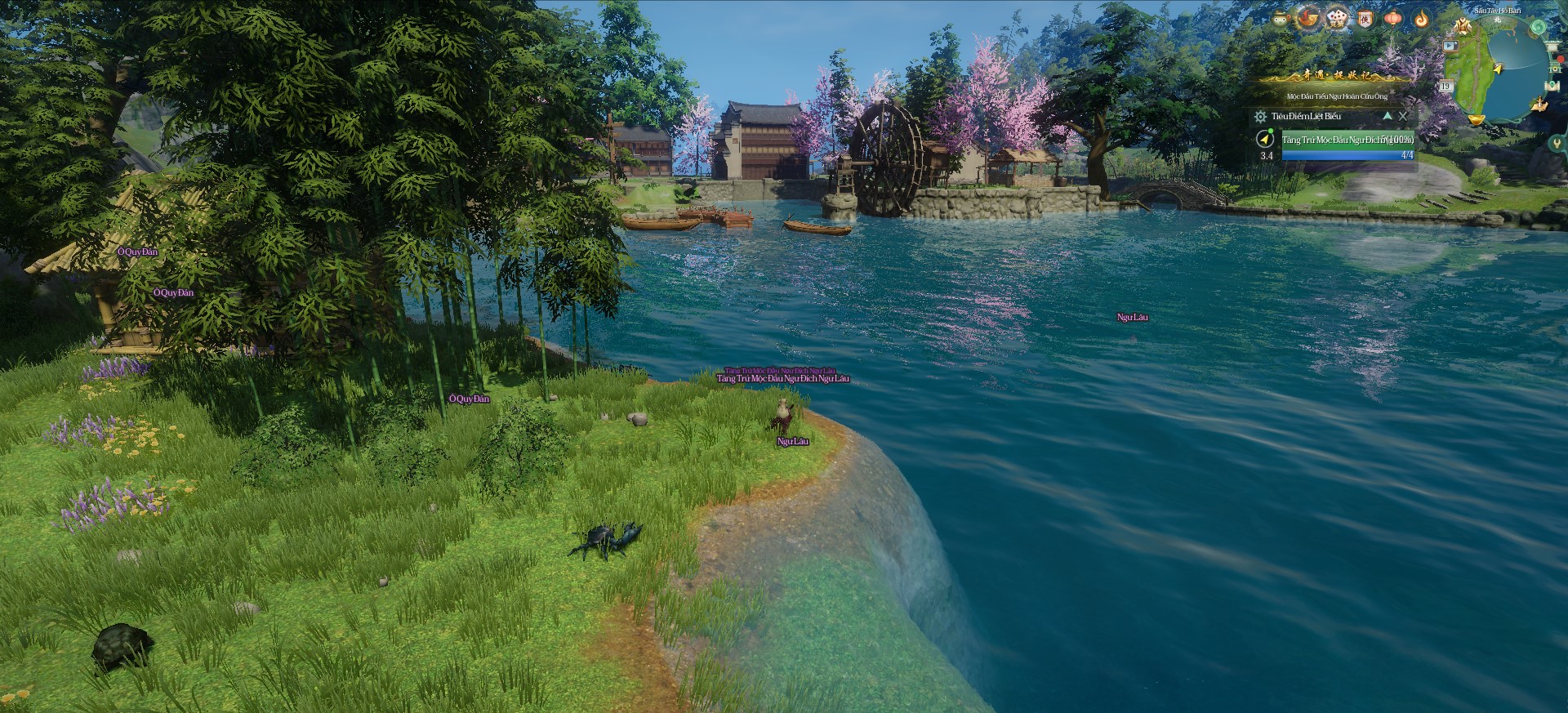Image resolution: width=1568 pixels, height=713 pixels.
Task: Open the orange flame swirl icon
Action: (1422, 18)
